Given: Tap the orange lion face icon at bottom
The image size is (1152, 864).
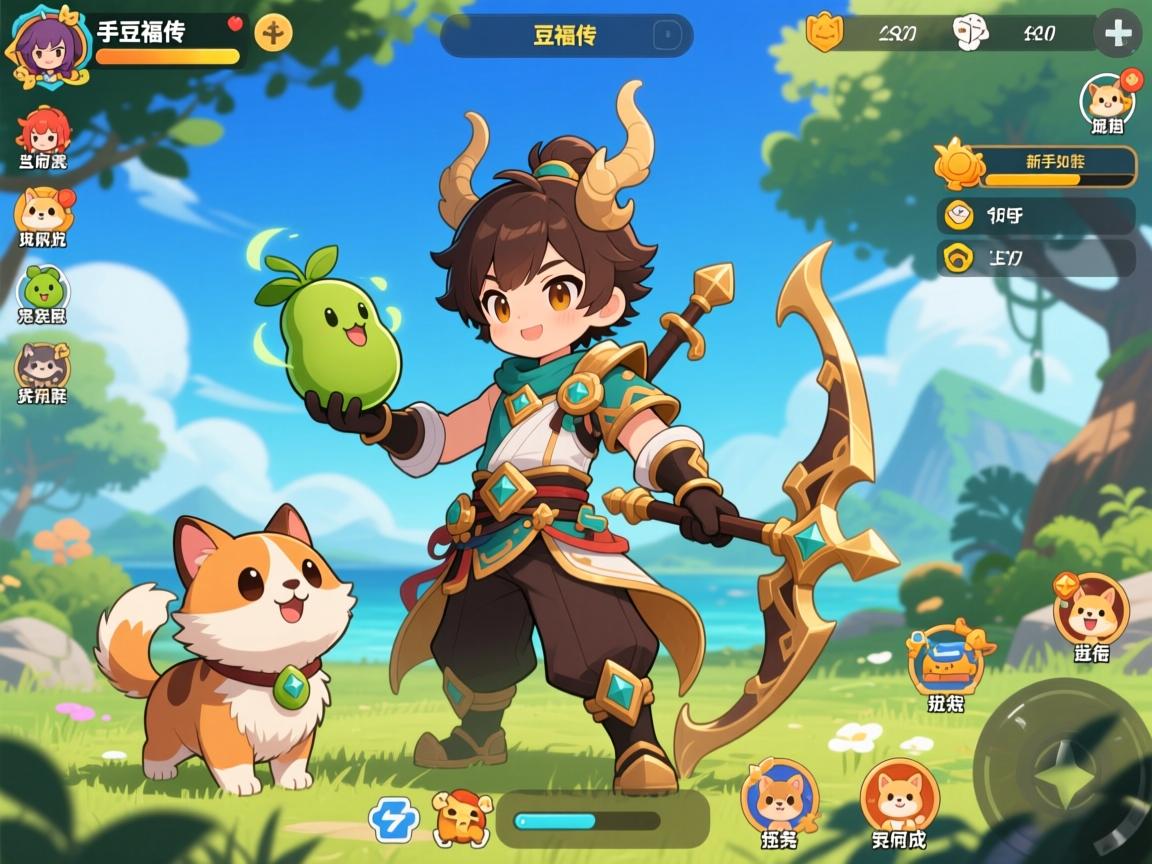Looking at the screenshot, I should 460,817.
